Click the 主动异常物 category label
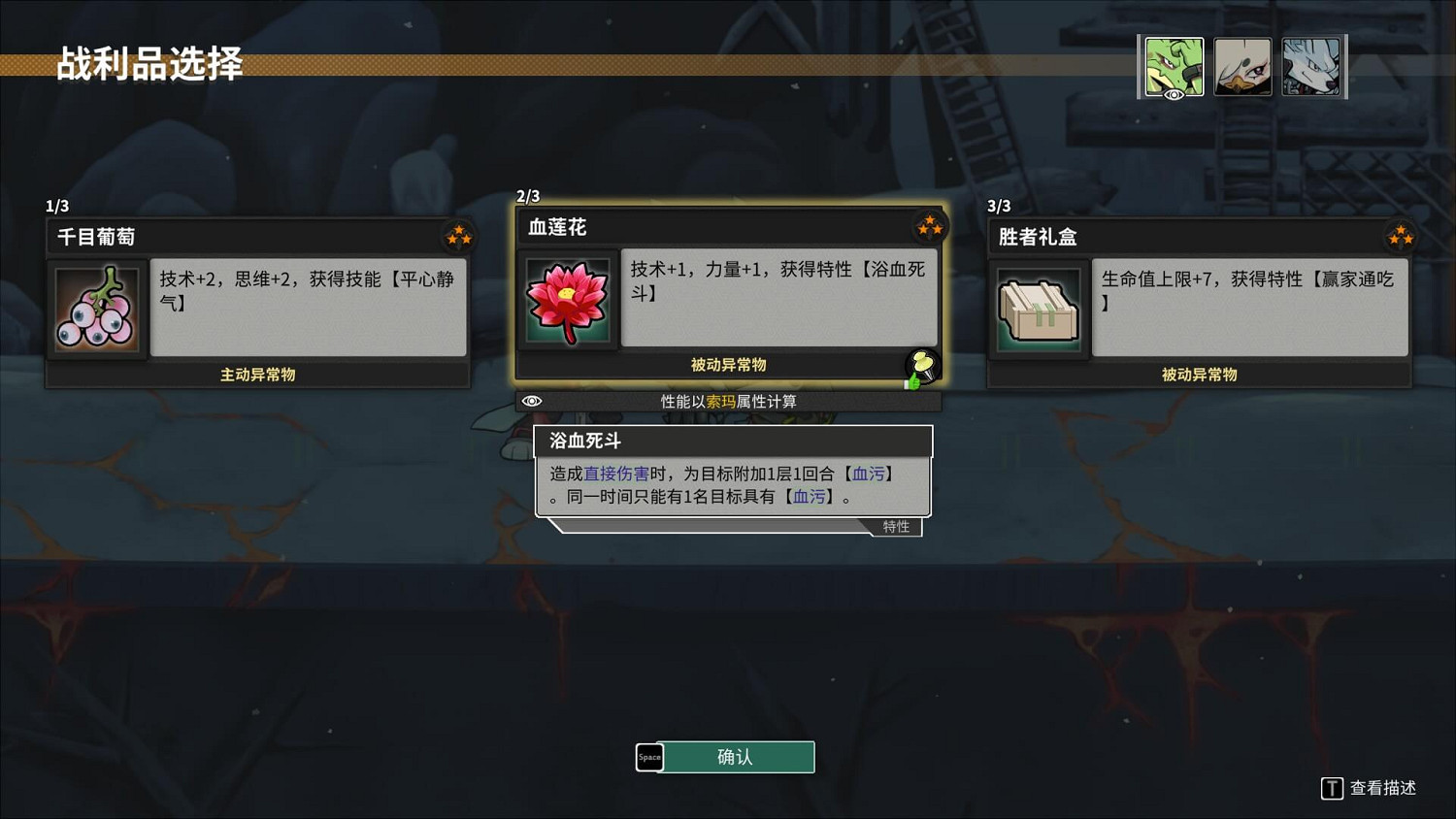Screen dimensions: 1456x819 point(256,374)
